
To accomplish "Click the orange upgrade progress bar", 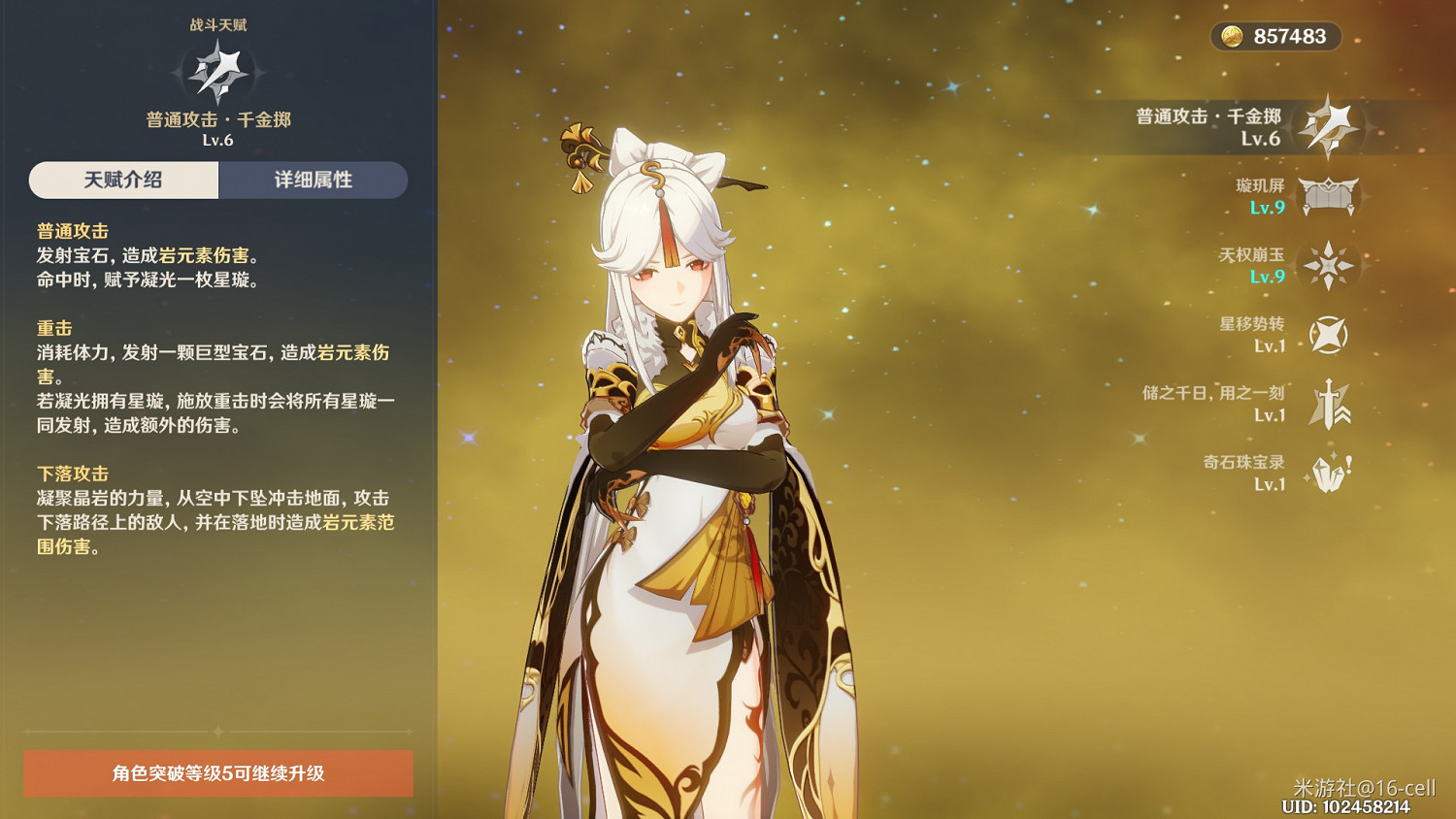I will [217, 775].
